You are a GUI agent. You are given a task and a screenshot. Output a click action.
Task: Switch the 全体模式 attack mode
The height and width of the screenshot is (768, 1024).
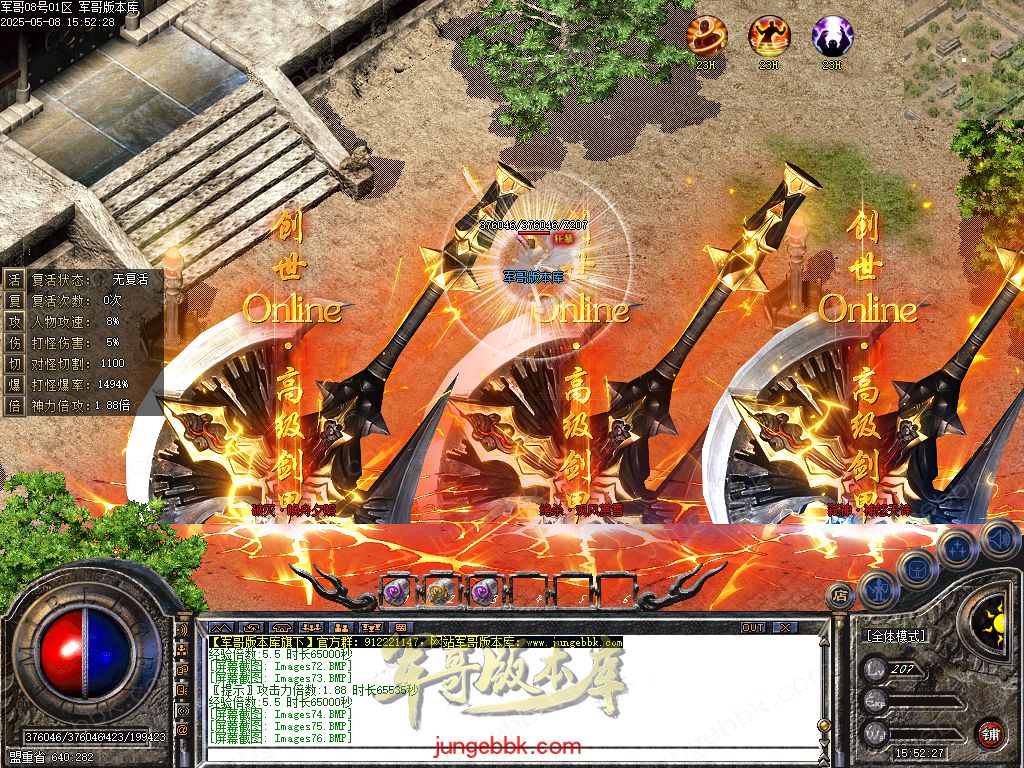click(x=895, y=636)
